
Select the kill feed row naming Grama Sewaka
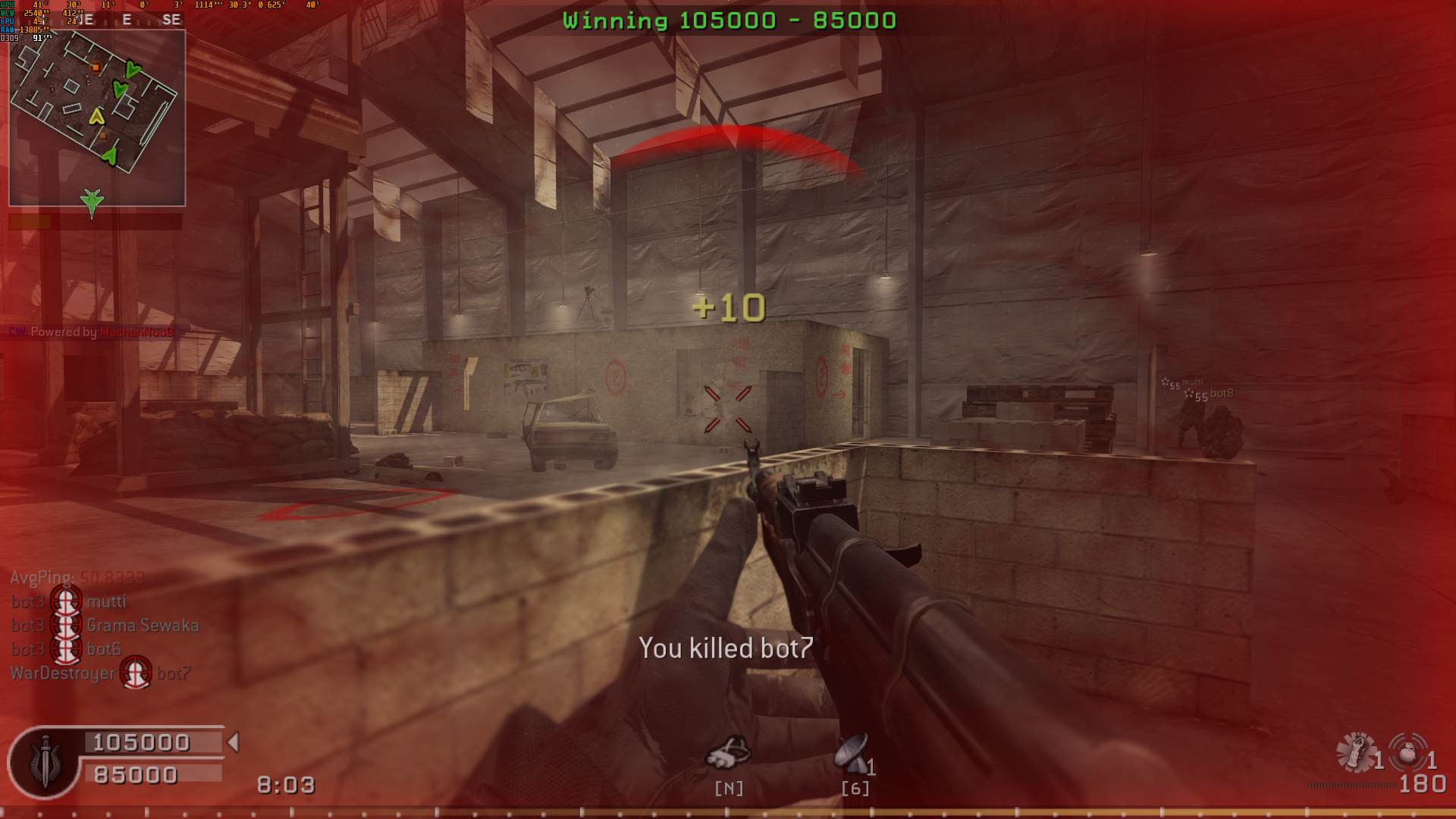105,626
